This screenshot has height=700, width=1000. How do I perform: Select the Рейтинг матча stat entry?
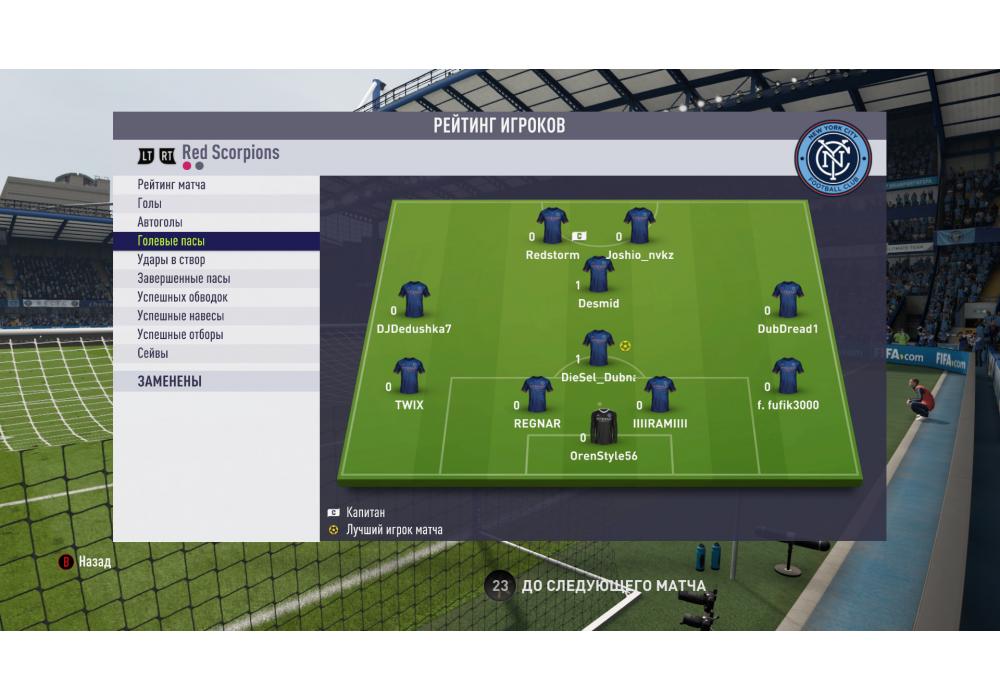pyautogui.click(x=172, y=185)
